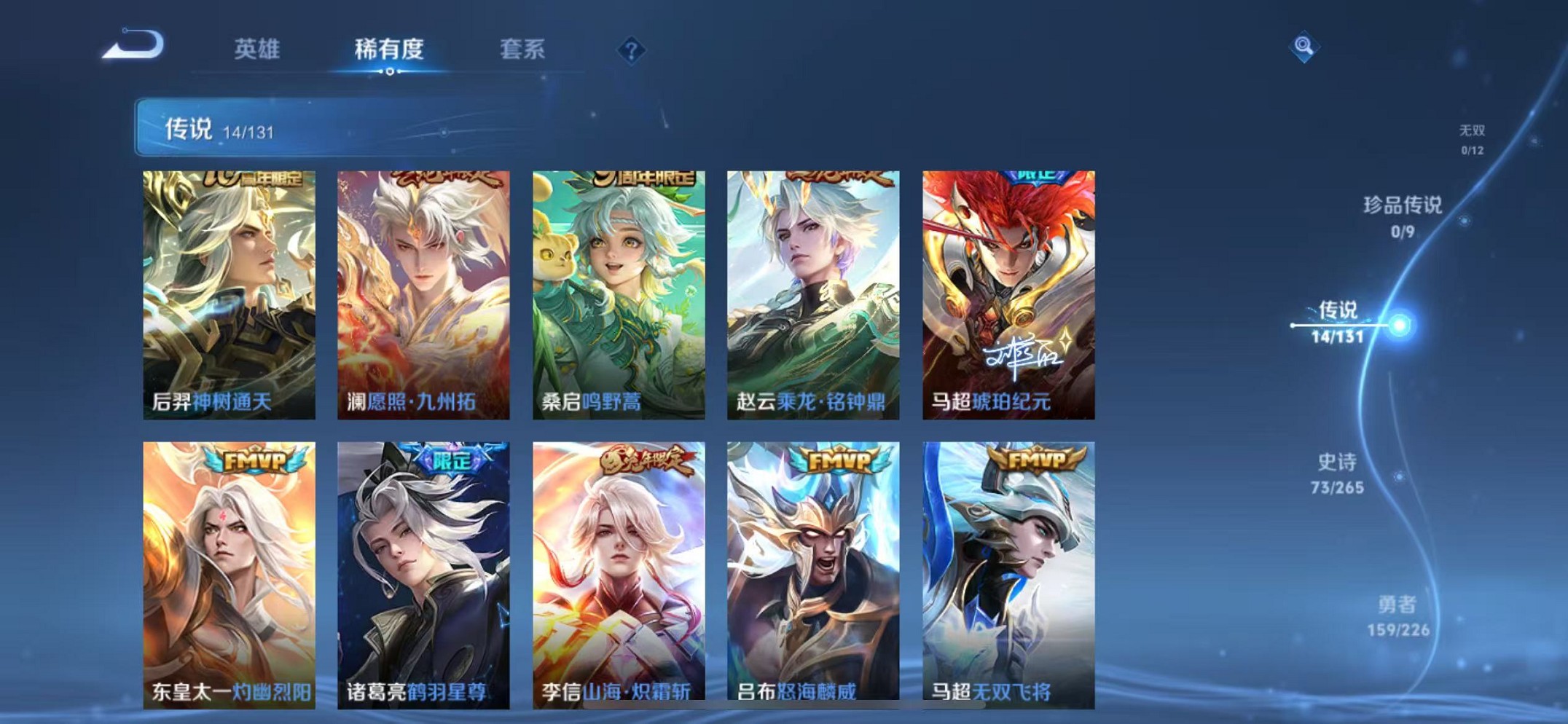Open the 赵云乘龙·铭钟鼎 skin thumbnail
1568x724 pixels.
pos(813,291)
